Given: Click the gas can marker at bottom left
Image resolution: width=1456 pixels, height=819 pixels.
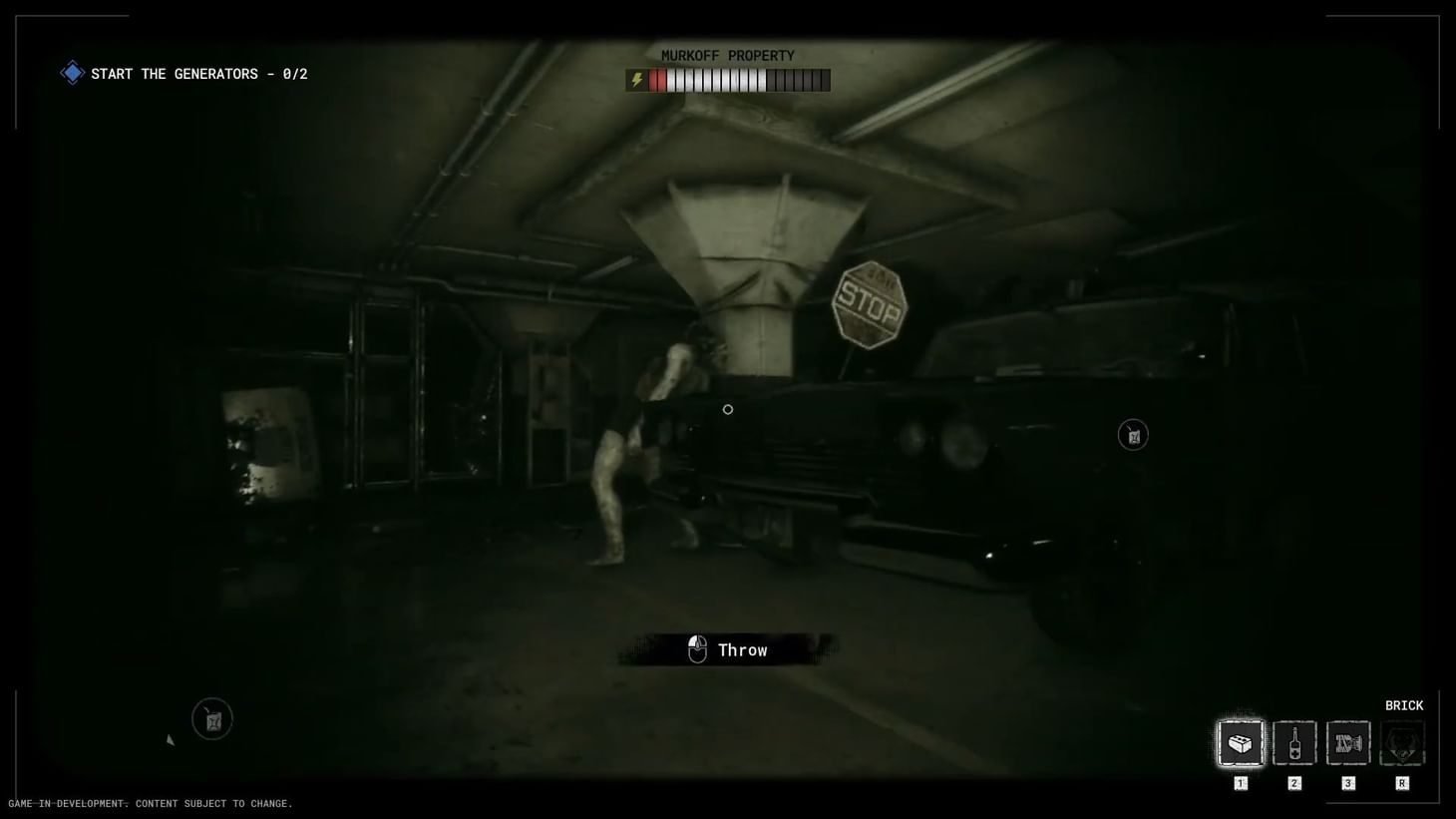Looking at the screenshot, I should coord(211,718).
